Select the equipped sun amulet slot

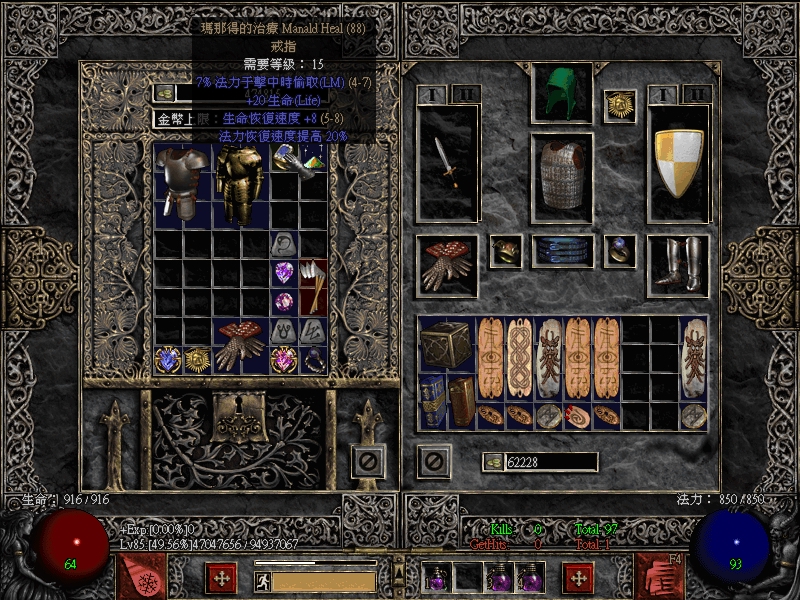point(620,105)
